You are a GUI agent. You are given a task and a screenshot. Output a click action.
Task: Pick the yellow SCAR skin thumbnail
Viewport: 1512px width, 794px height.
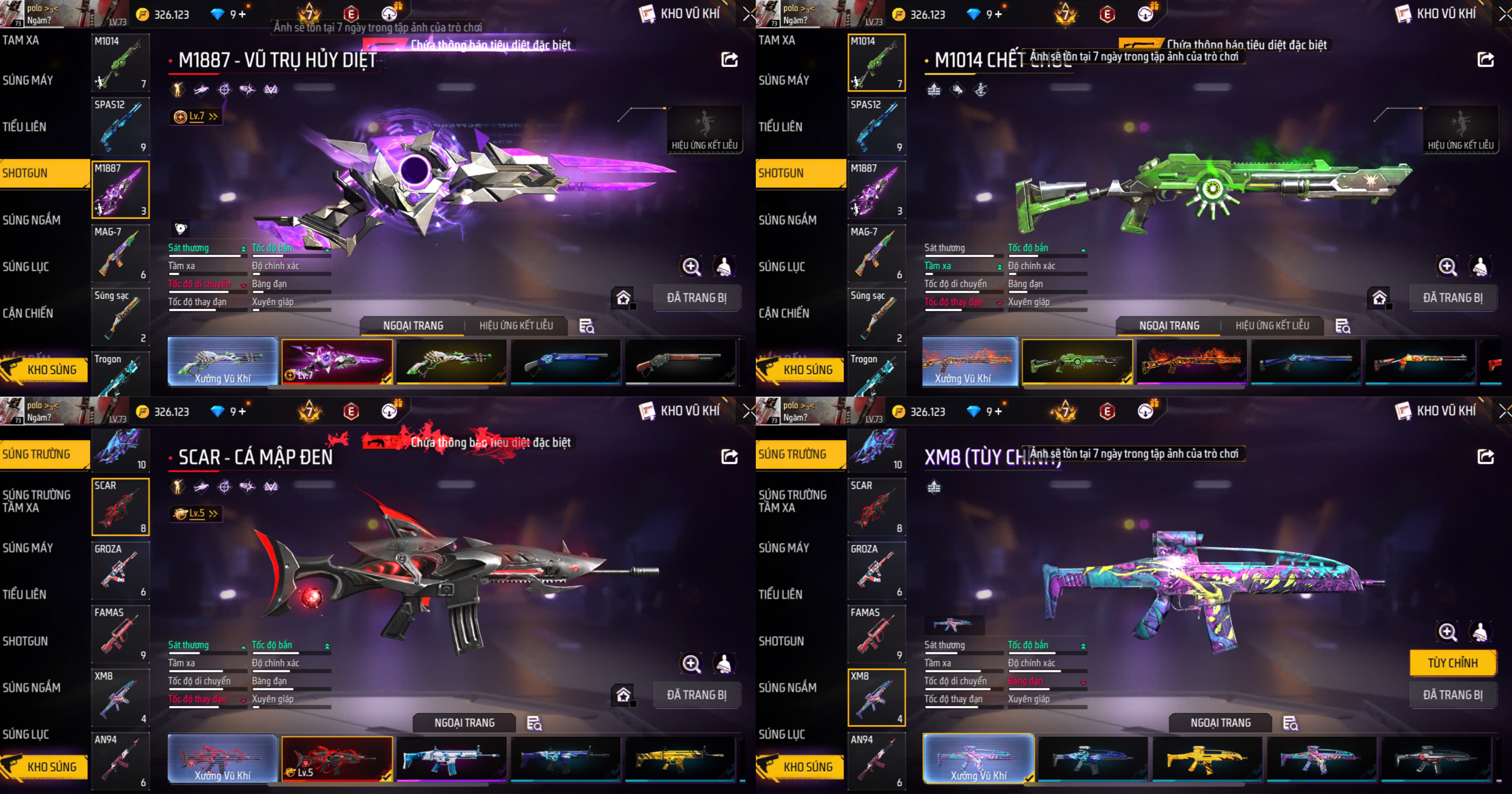click(x=680, y=757)
